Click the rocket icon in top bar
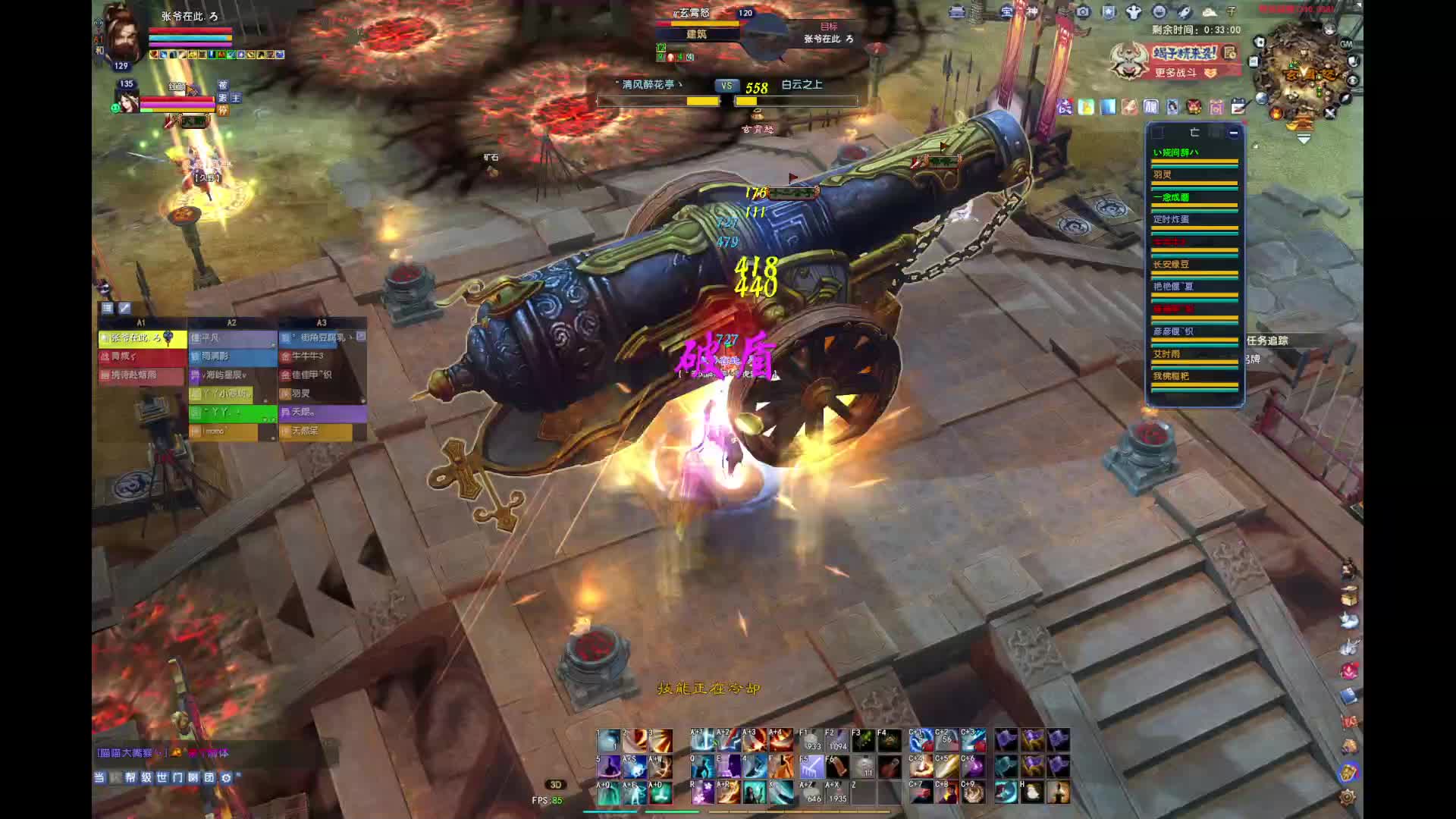Image resolution: width=1456 pixels, height=819 pixels. 1184,11
